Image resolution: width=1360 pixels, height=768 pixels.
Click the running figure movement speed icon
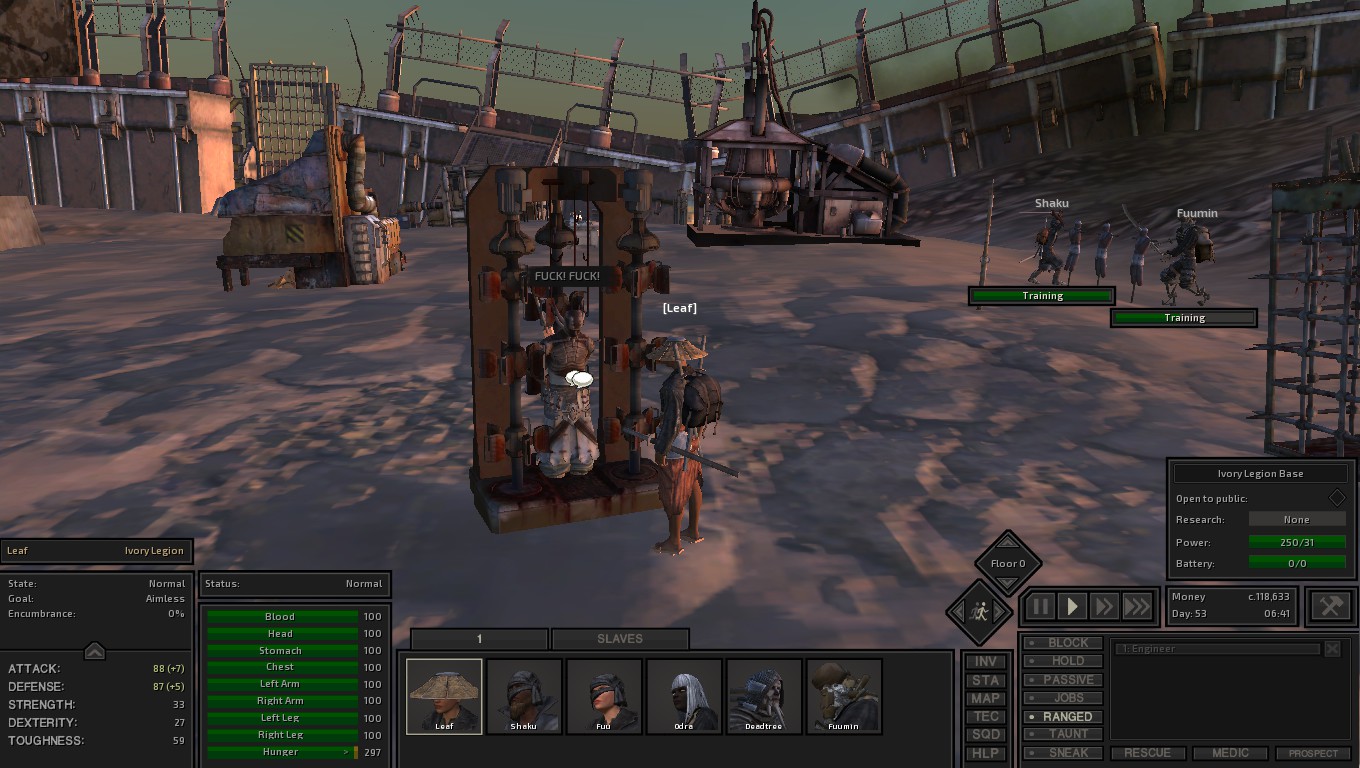[x=978, y=614]
